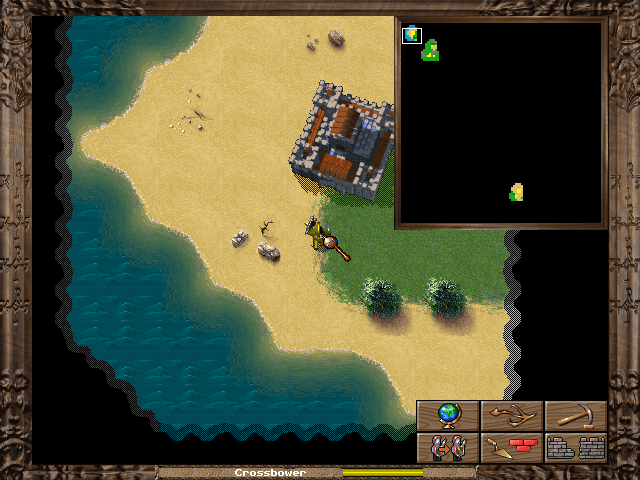Click the explored area on the minimap bottom
The height and width of the screenshot is (480, 640).
pyautogui.click(x=516, y=192)
